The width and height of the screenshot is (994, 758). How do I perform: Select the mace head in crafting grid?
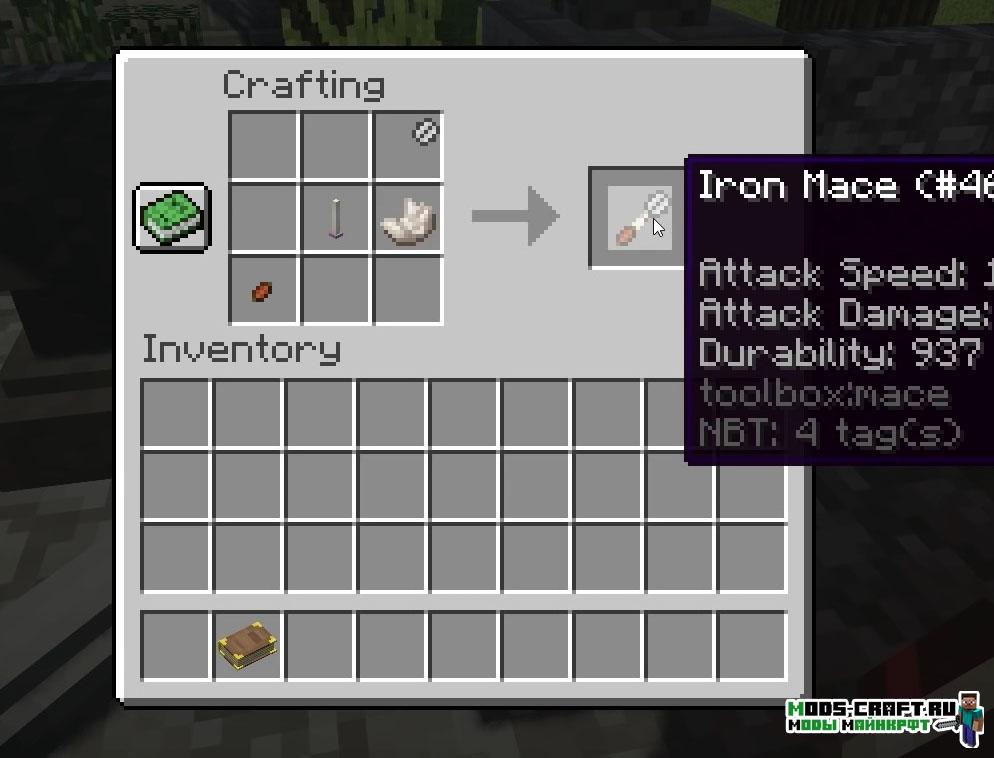pos(424,132)
